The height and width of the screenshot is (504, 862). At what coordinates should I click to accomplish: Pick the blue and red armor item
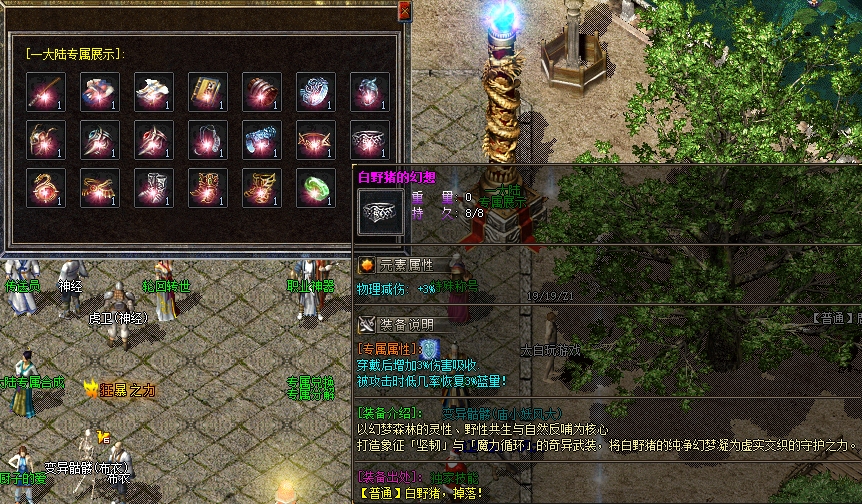(x=100, y=92)
